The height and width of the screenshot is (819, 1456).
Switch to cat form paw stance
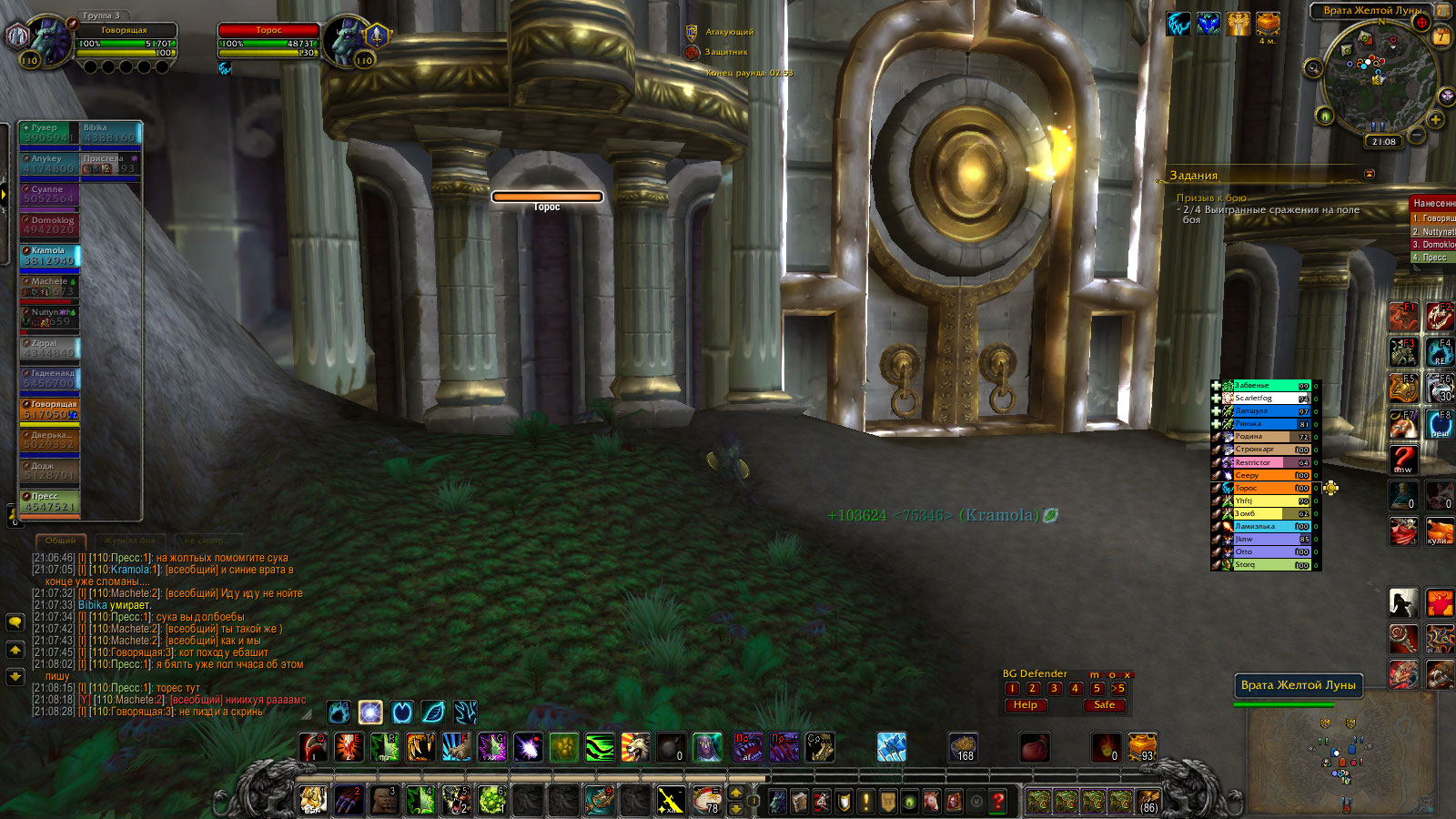(339, 712)
